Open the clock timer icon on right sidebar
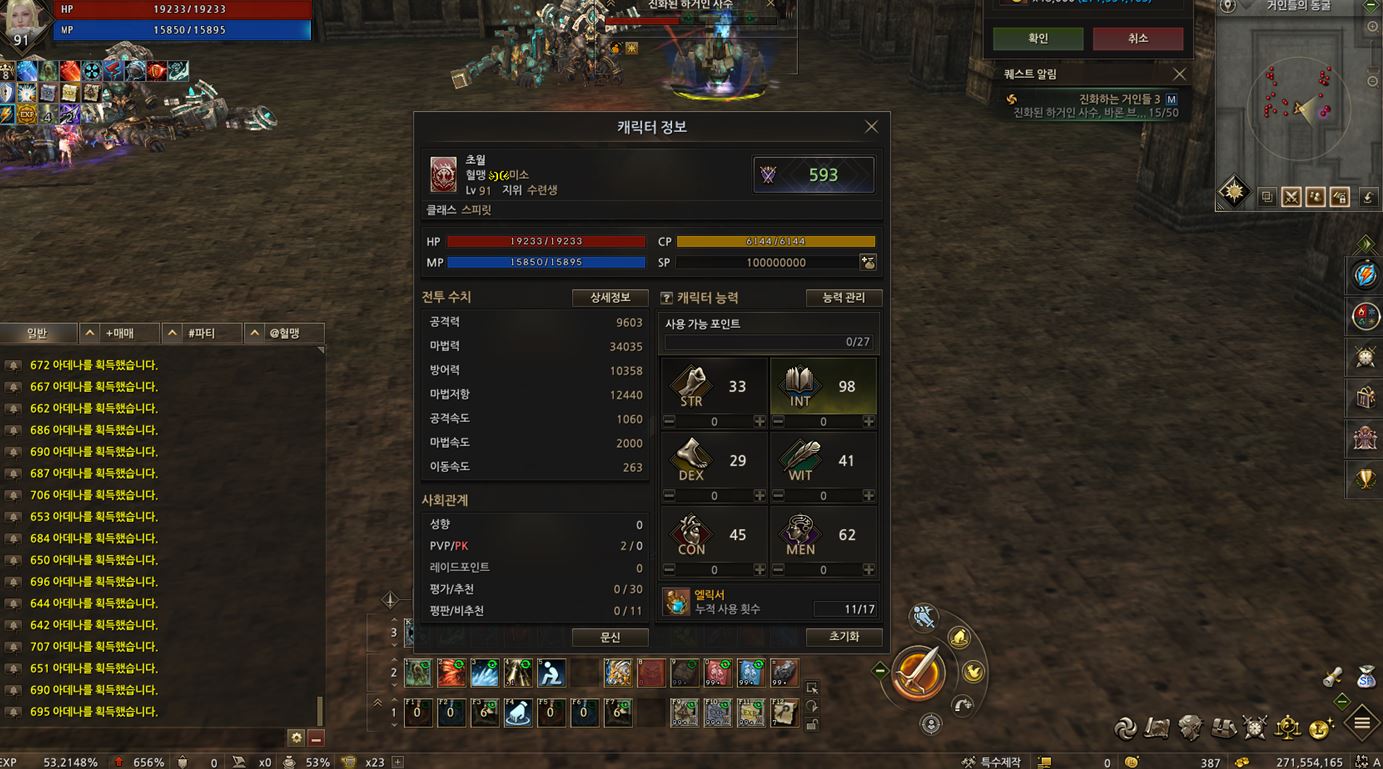This screenshot has width=1383, height=769. [x=1363, y=356]
